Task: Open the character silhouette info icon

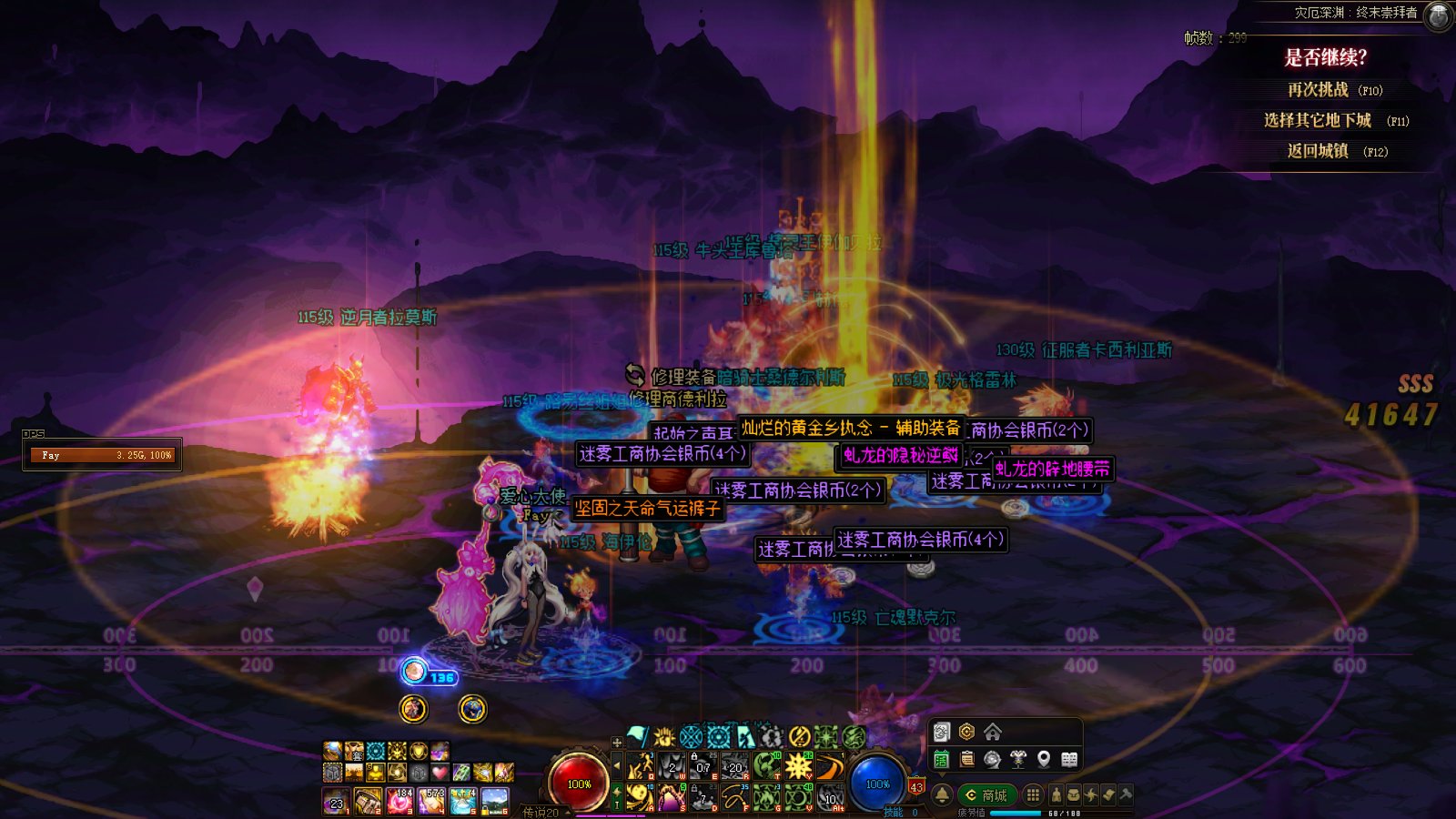Action: pos(1056,795)
